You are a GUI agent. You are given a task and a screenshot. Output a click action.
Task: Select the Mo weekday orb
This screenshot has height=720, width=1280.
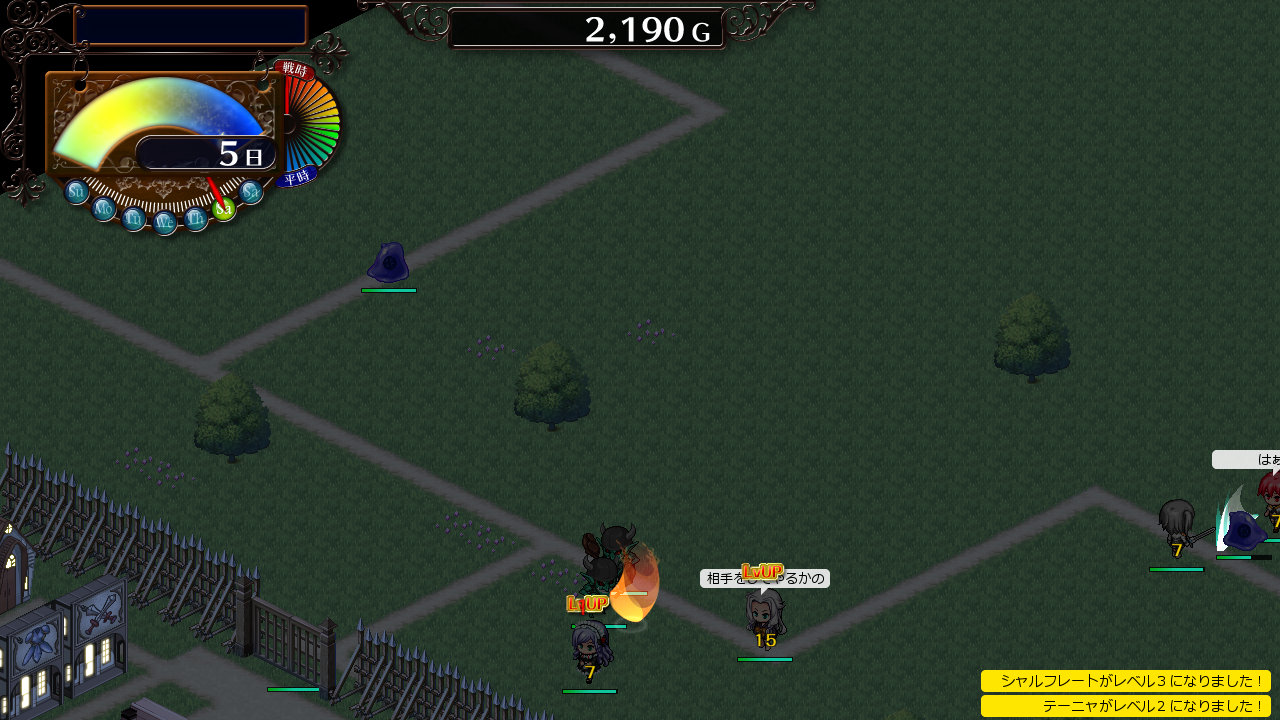point(104,209)
